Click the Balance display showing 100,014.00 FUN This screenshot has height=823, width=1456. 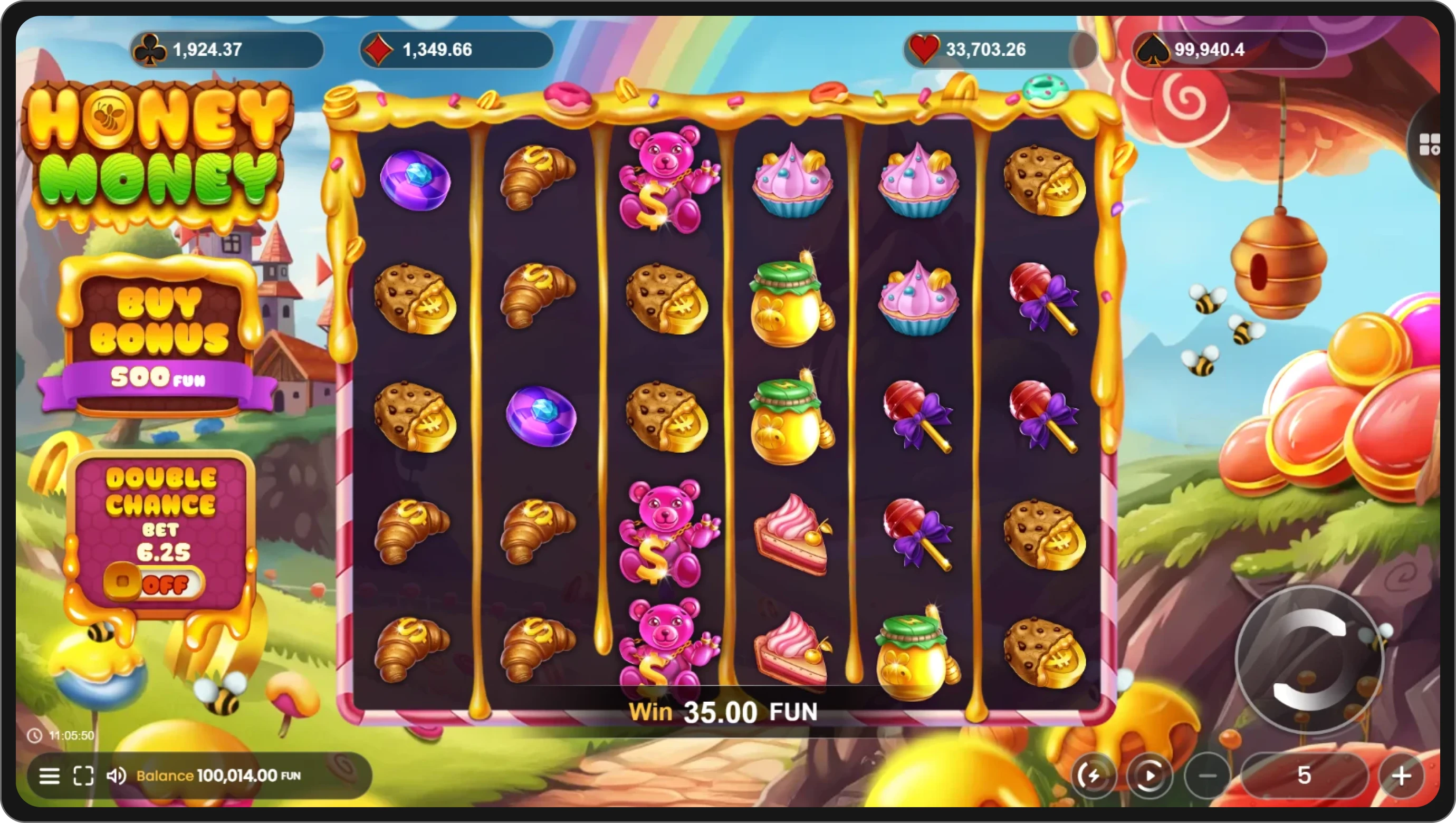pos(217,776)
